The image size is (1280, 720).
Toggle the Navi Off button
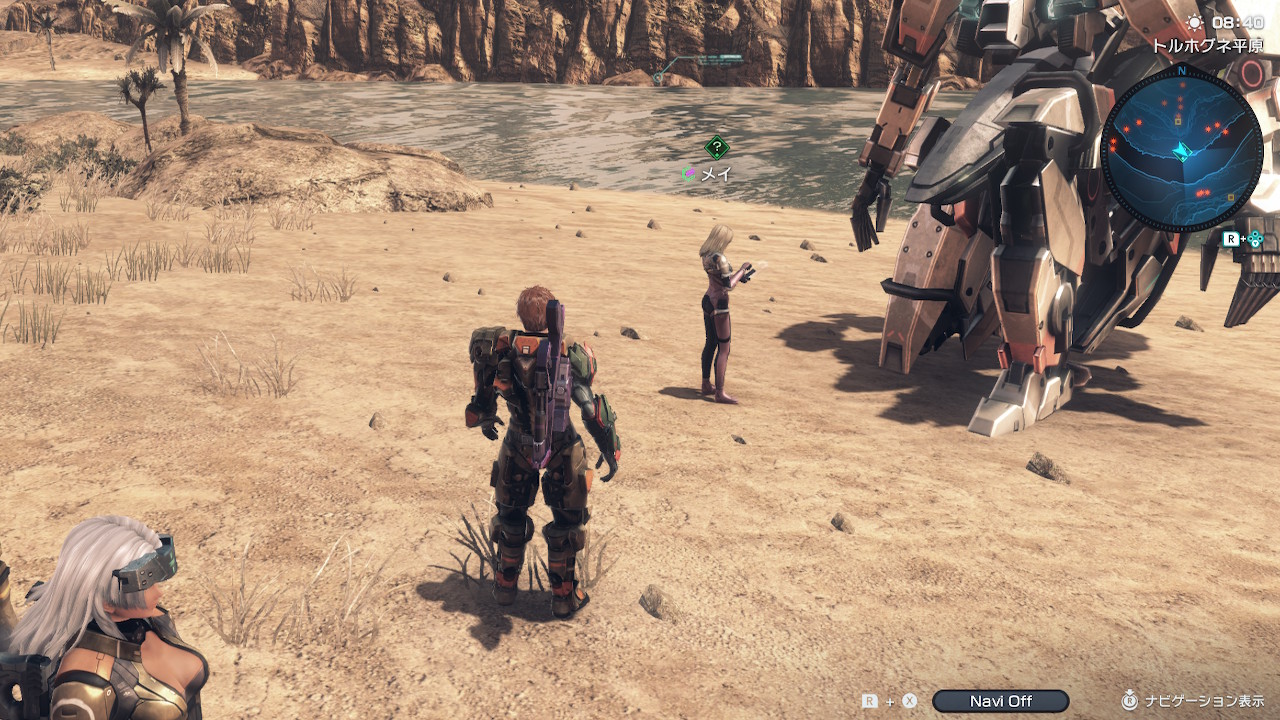tap(1000, 701)
